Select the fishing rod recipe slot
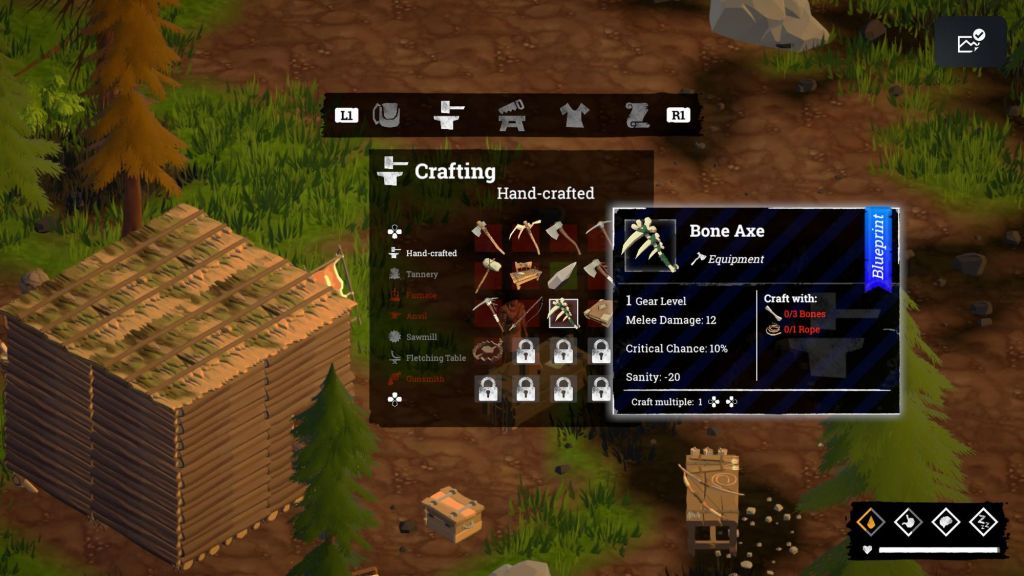This screenshot has height=576, width=1024. click(525, 313)
